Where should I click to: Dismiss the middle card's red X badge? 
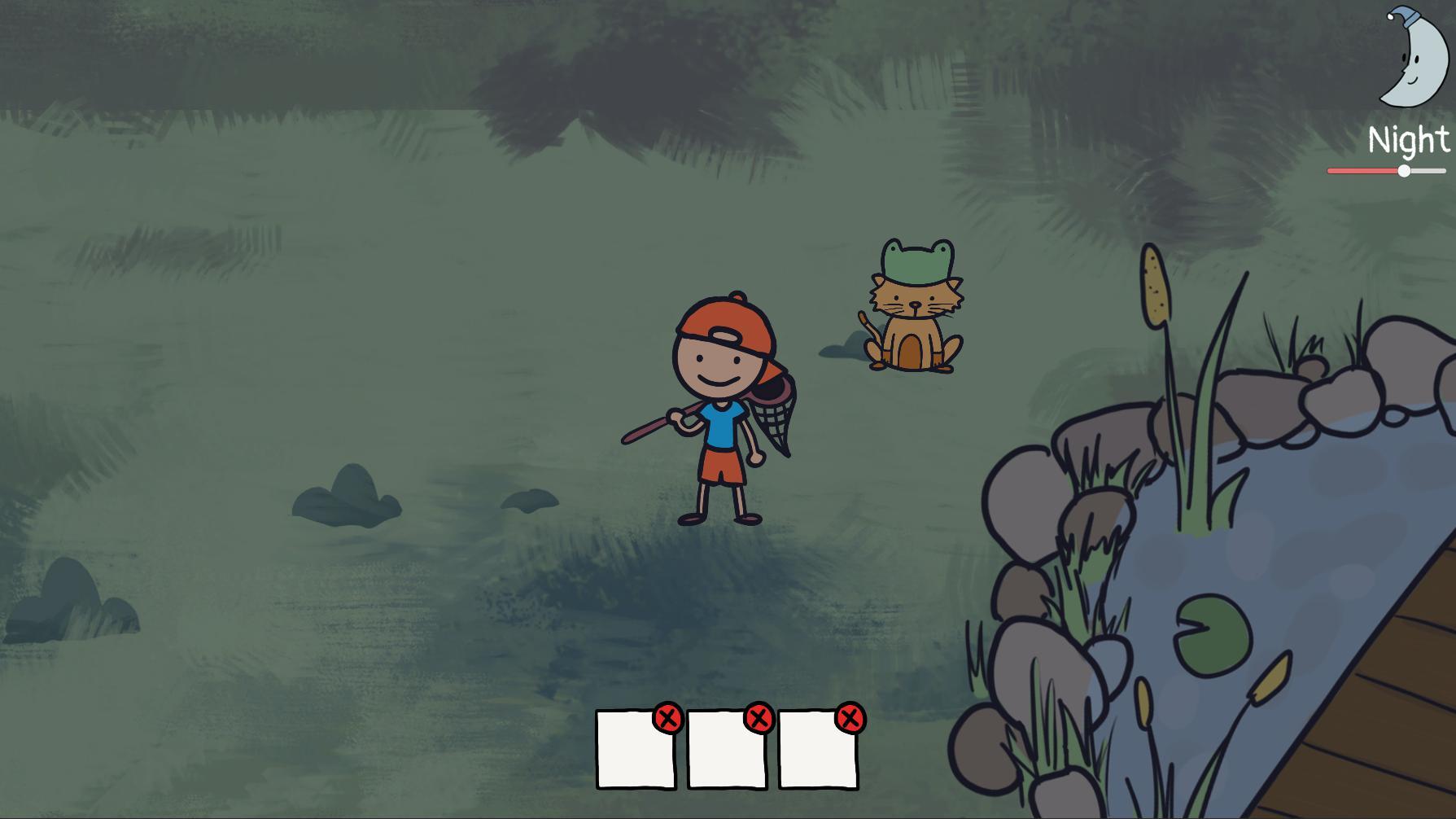[x=759, y=719]
